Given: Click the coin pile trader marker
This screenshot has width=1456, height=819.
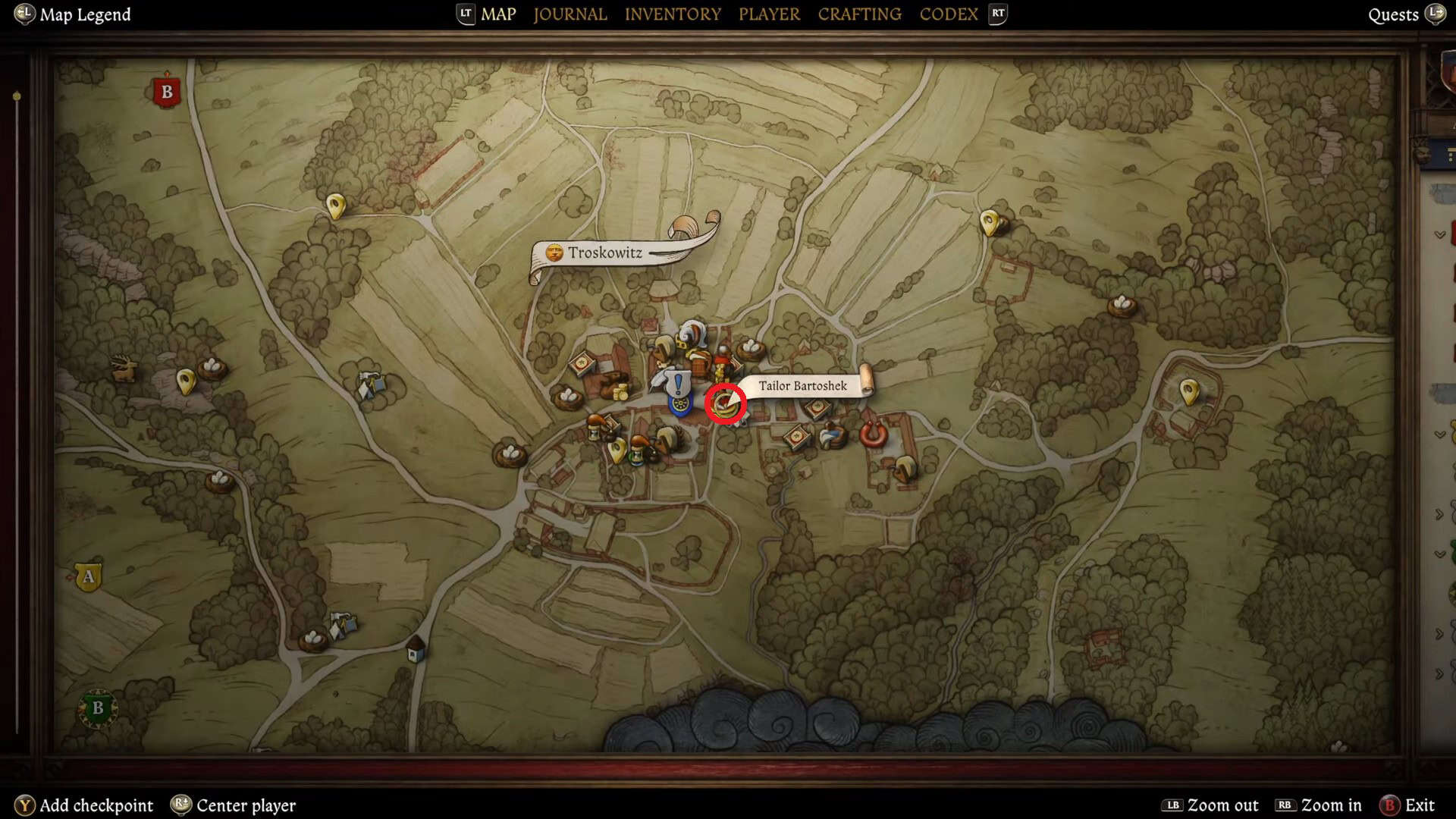Looking at the screenshot, I should pos(620,391).
